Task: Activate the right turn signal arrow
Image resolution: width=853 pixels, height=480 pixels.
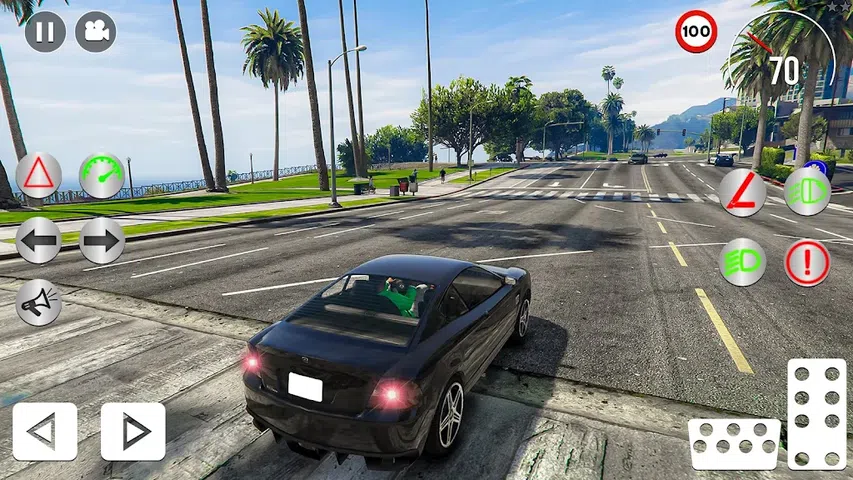Action: (x=102, y=240)
